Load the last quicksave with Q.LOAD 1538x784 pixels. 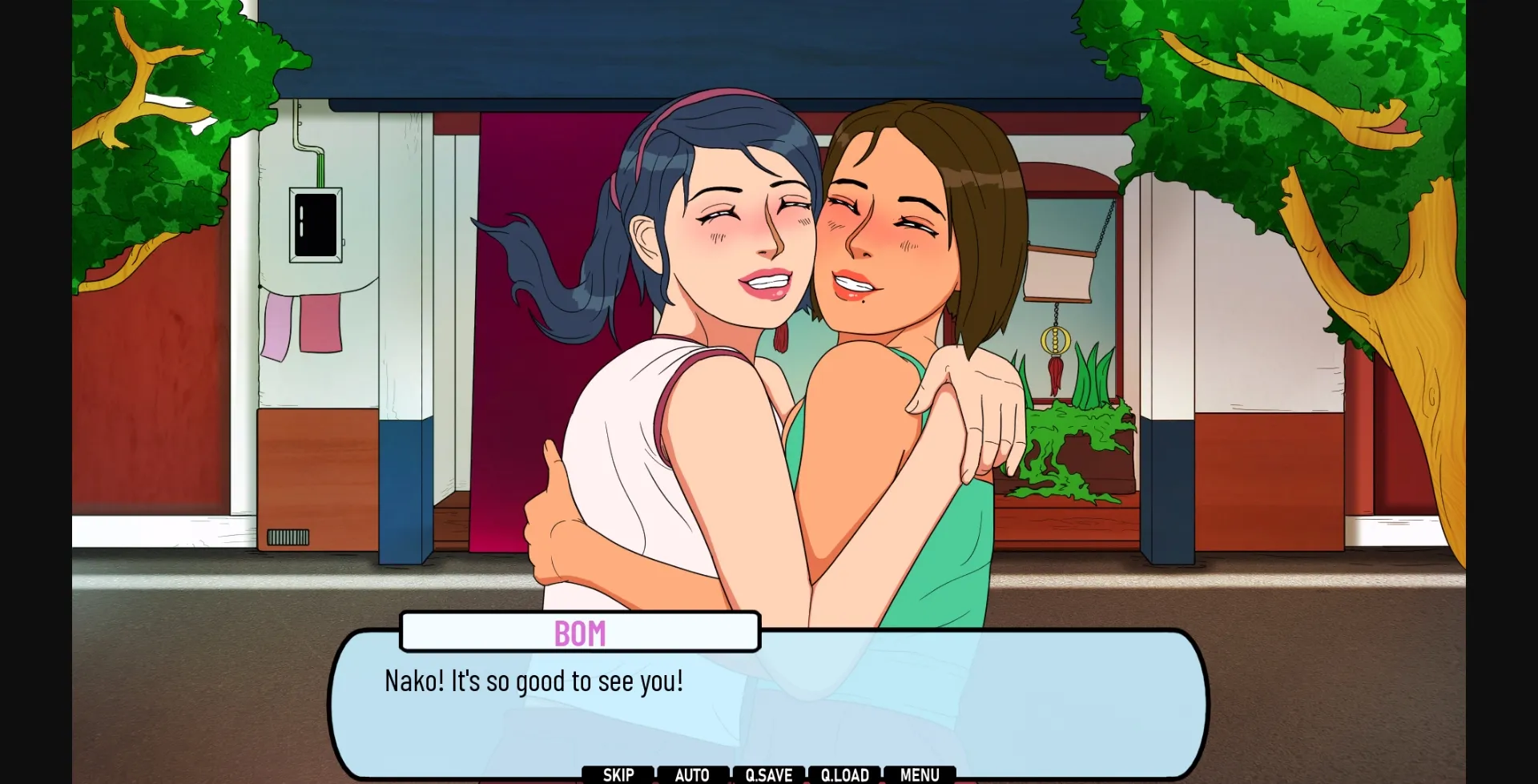tap(843, 774)
